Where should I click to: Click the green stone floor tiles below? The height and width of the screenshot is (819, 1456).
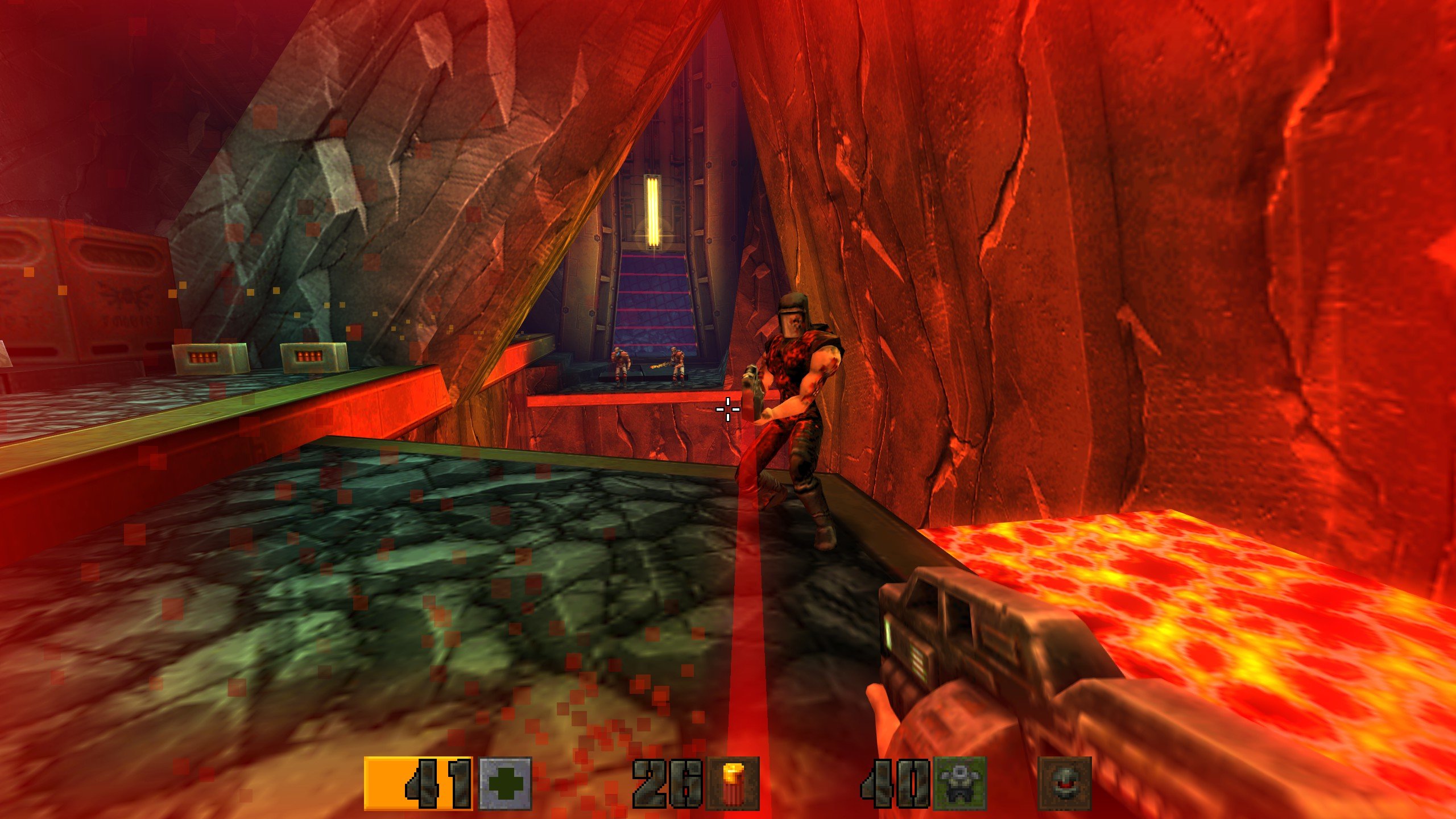(398, 597)
